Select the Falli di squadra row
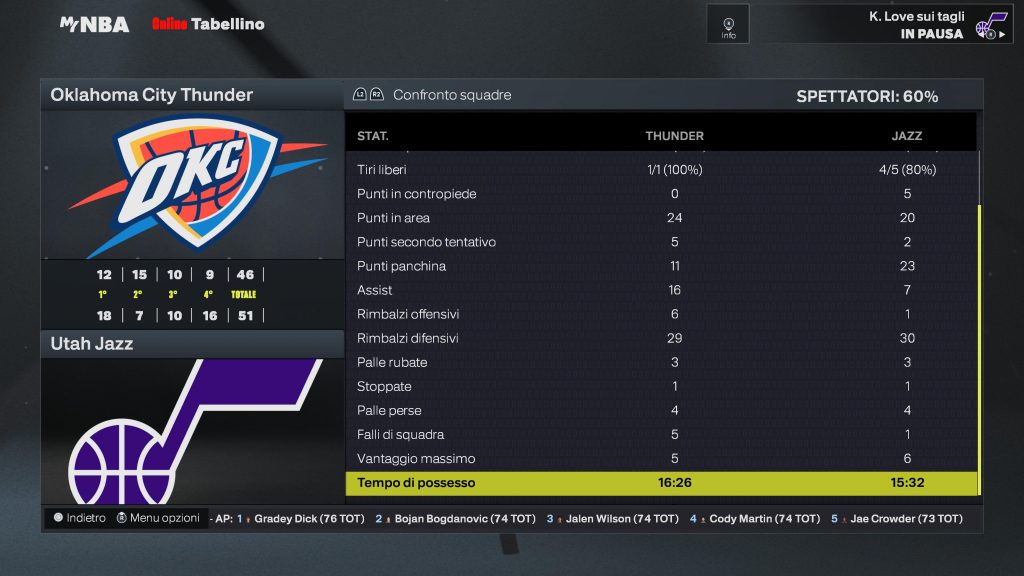This screenshot has width=1024, height=576. [660, 435]
